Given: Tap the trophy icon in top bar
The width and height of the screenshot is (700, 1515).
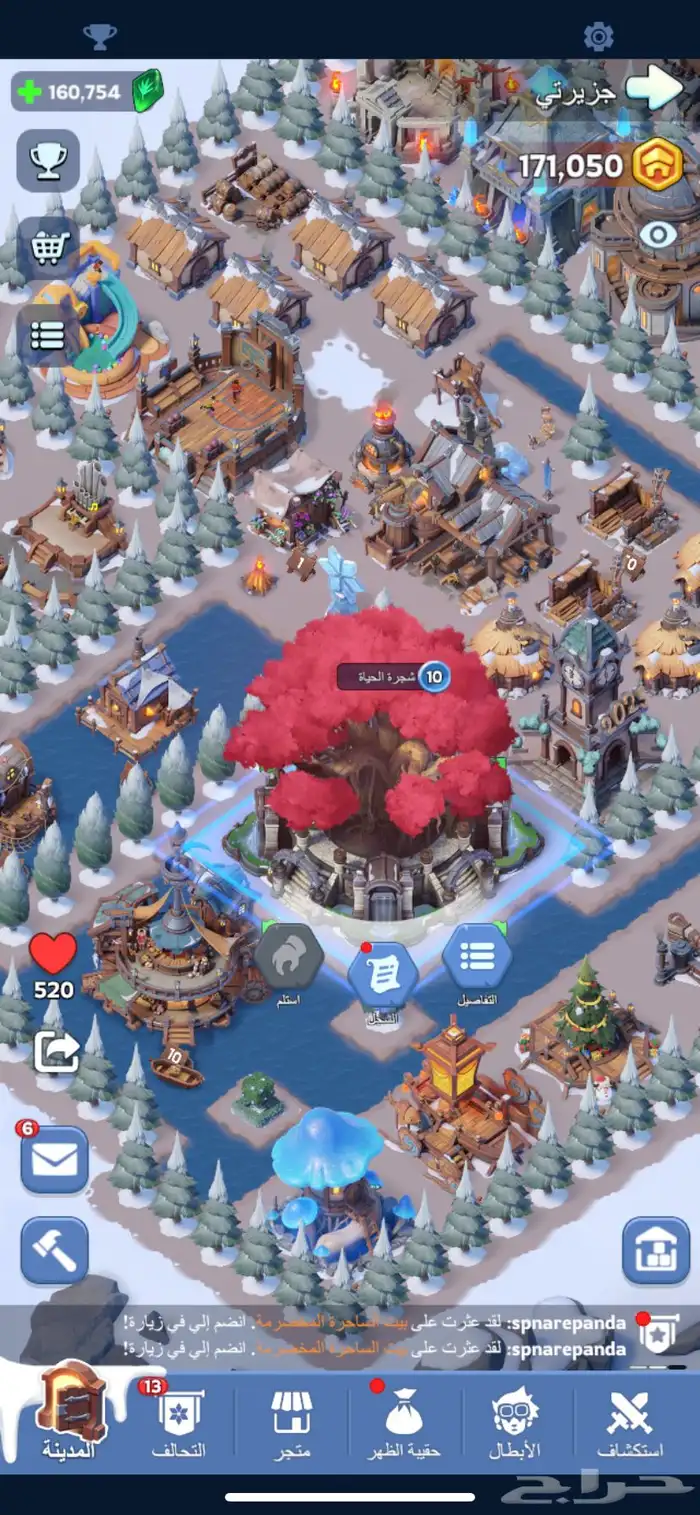Looking at the screenshot, I should tap(99, 37).
